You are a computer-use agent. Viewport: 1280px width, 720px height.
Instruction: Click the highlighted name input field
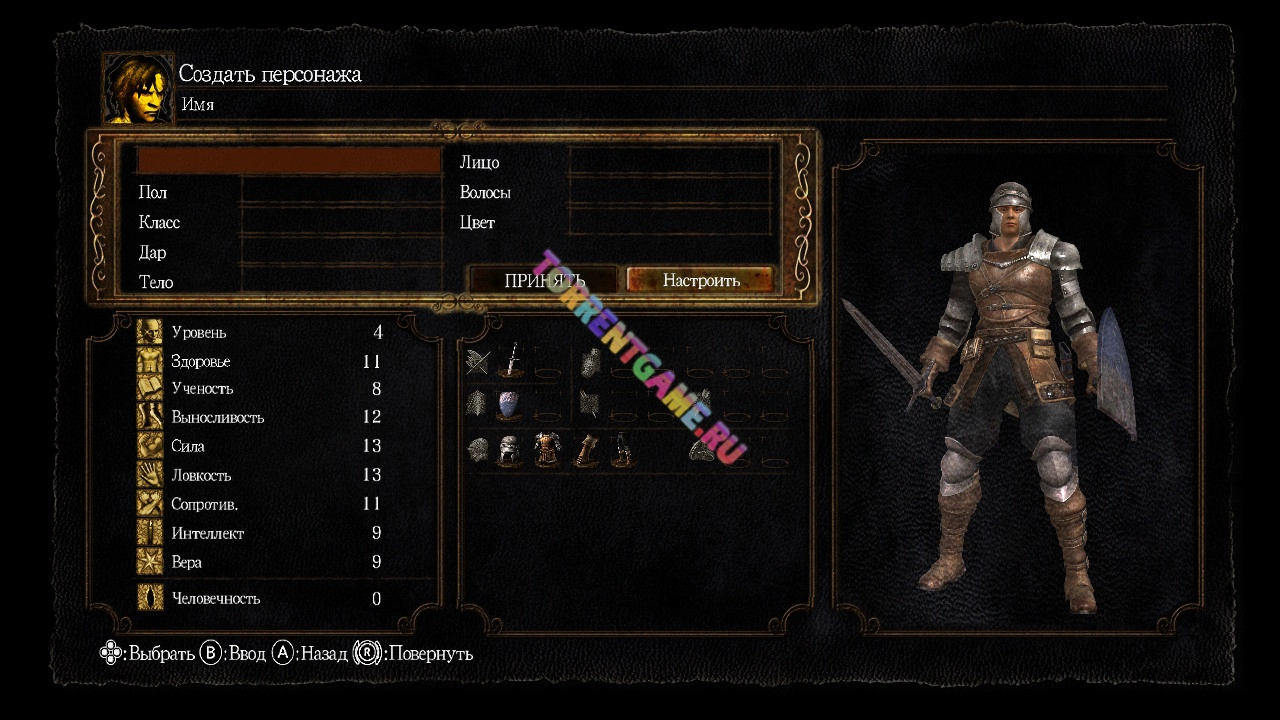coord(289,161)
